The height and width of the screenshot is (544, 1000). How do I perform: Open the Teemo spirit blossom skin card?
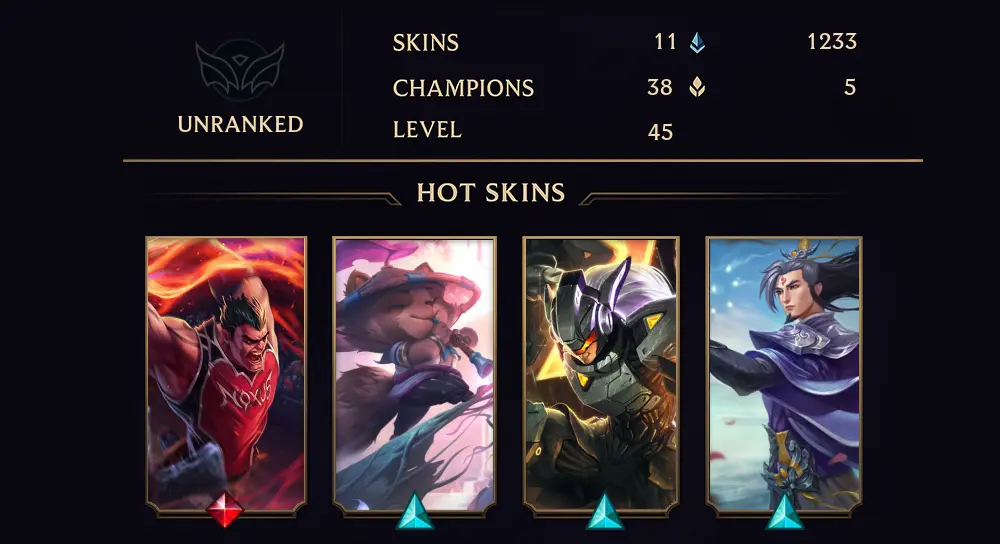[414, 372]
